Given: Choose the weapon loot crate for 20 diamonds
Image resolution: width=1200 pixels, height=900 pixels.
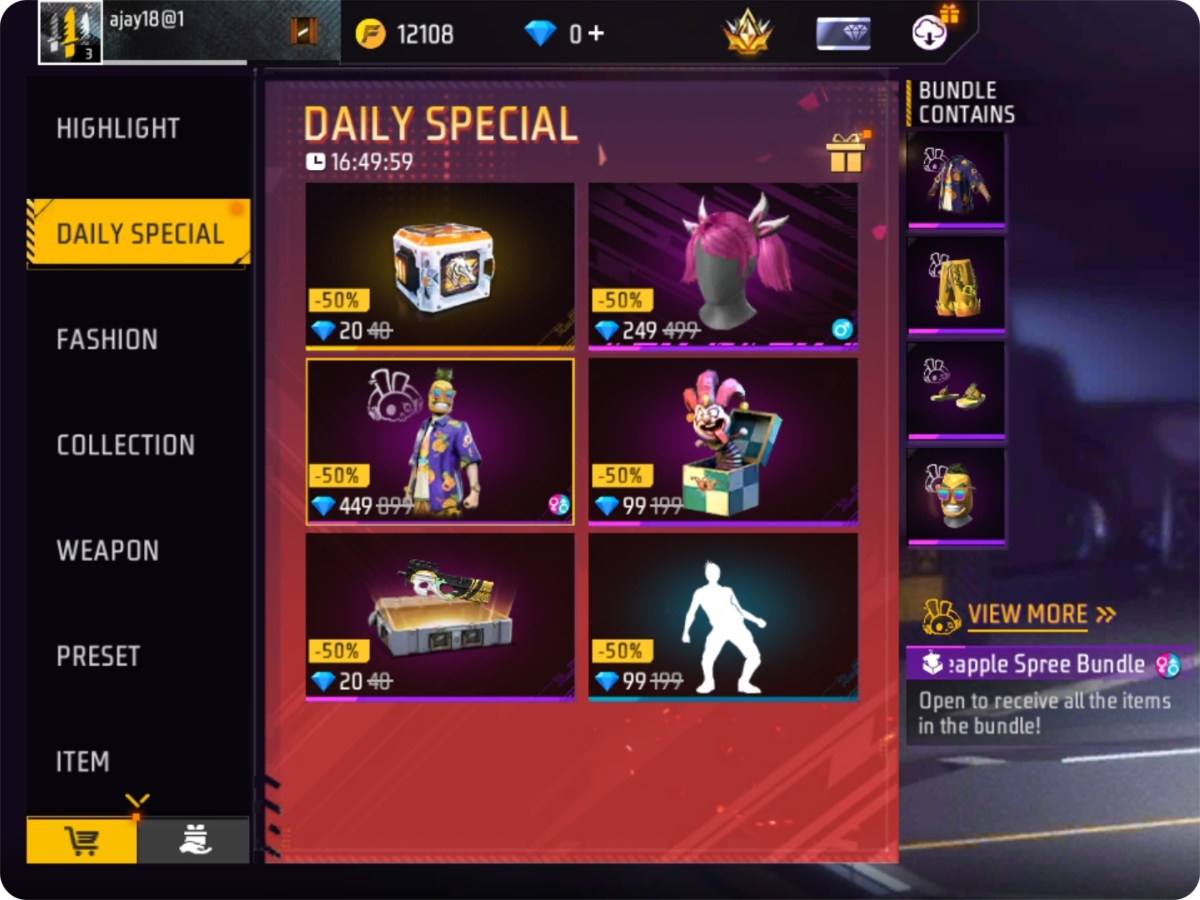Looking at the screenshot, I should point(440,264).
